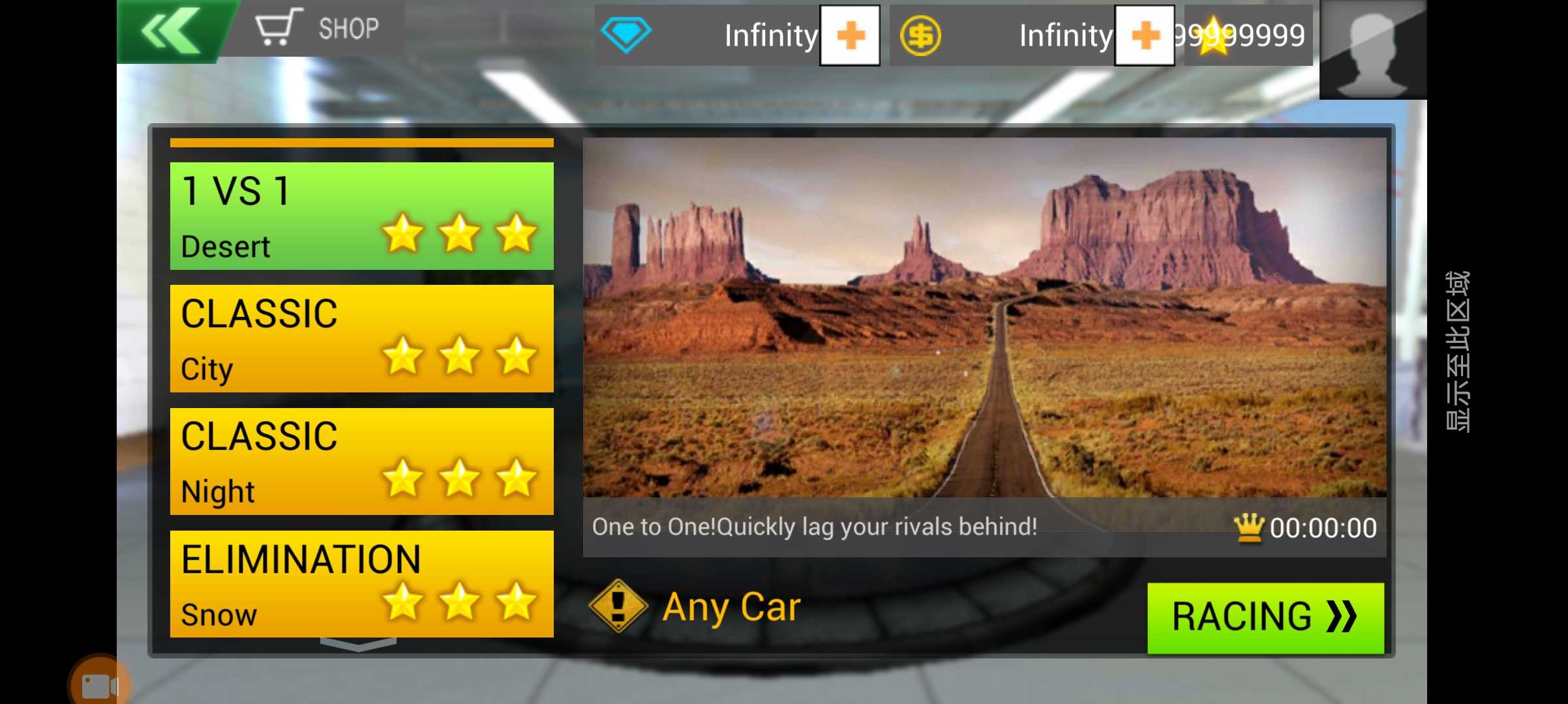Select the Elimination Snow race
The height and width of the screenshot is (704, 1568).
[x=361, y=583]
